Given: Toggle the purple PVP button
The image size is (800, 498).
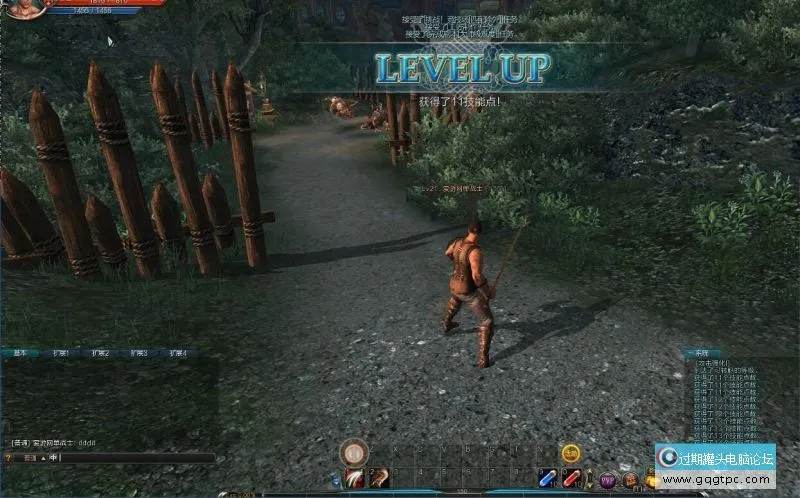Looking at the screenshot, I should pos(607,480).
